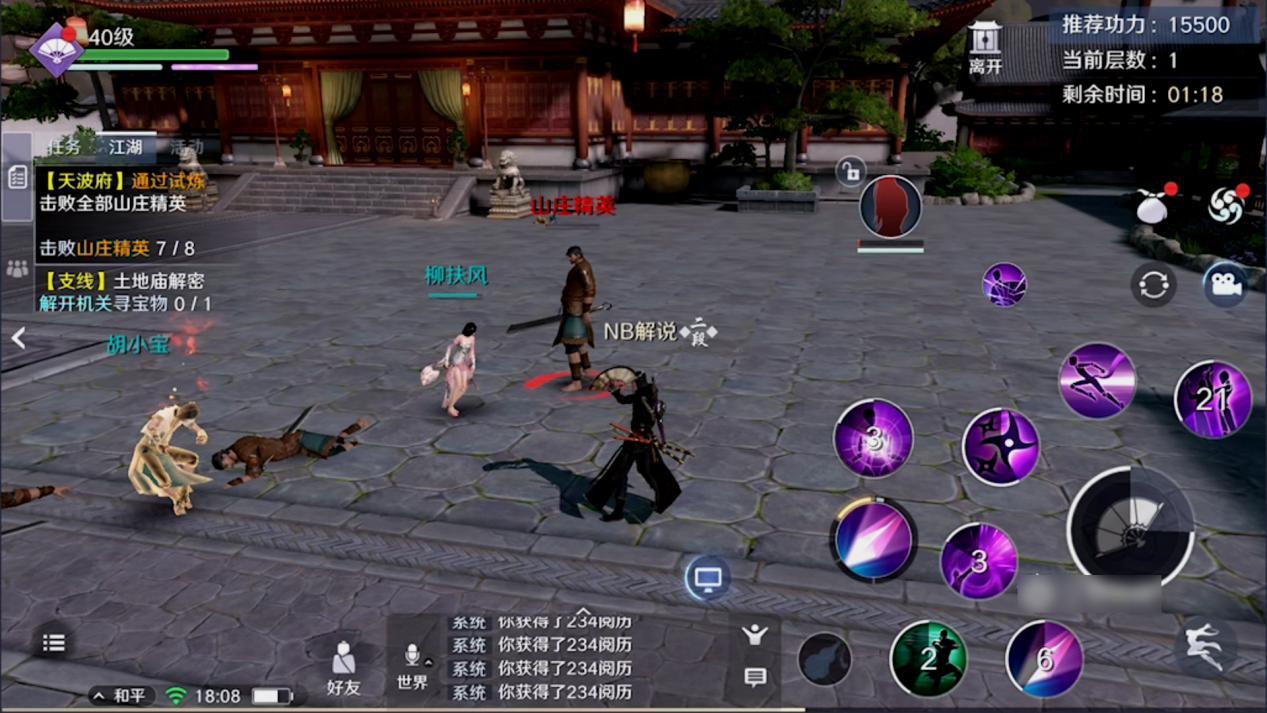Open the 活动 activity tab

186,147
